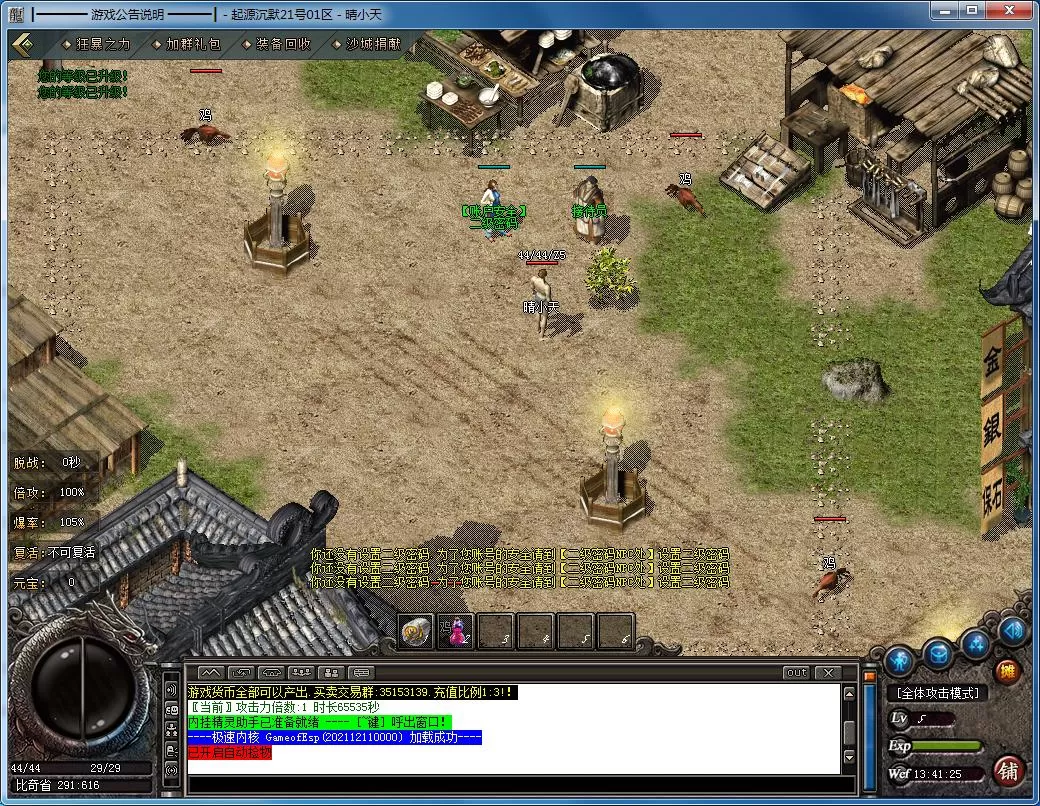Toggle the blue speaker sound icon
Viewport: 1040px width, 806px height.
(1012, 630)
